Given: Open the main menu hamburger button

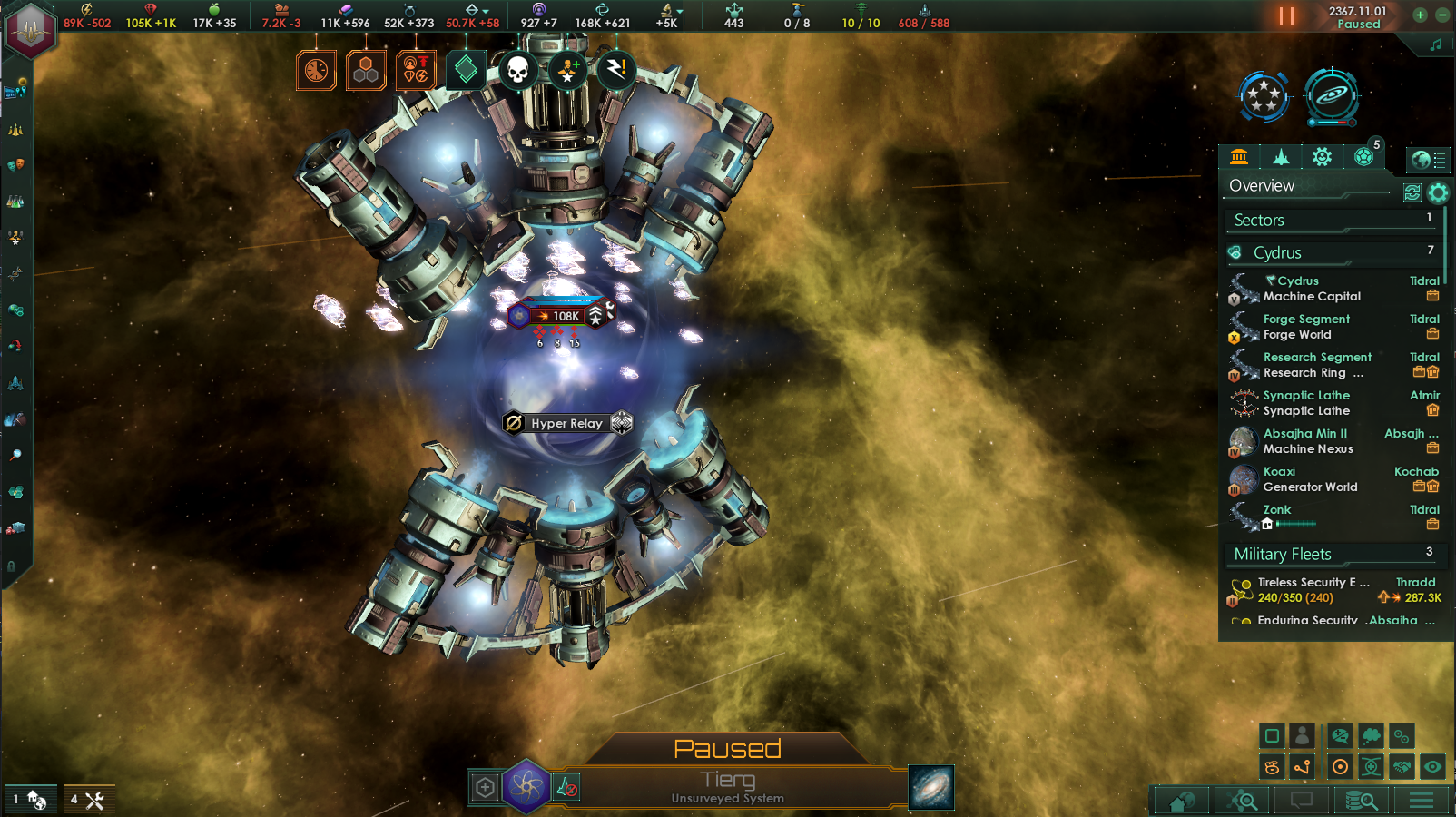Looking at the screenshot, I should click(x=1422, y=801).
